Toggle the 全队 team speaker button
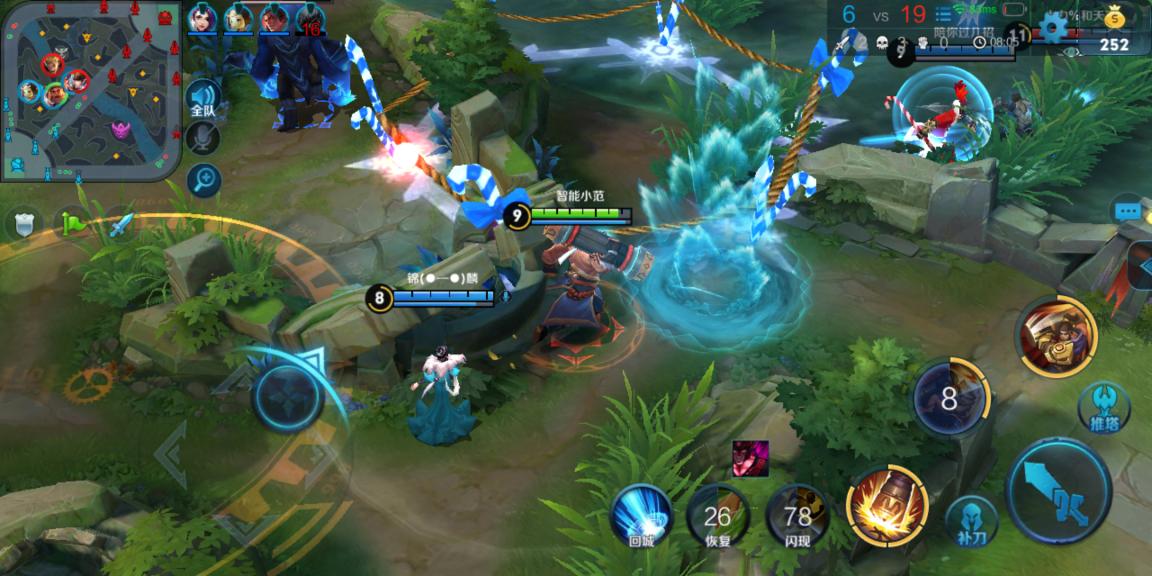 pyautogui.click(x=203, y=98)
